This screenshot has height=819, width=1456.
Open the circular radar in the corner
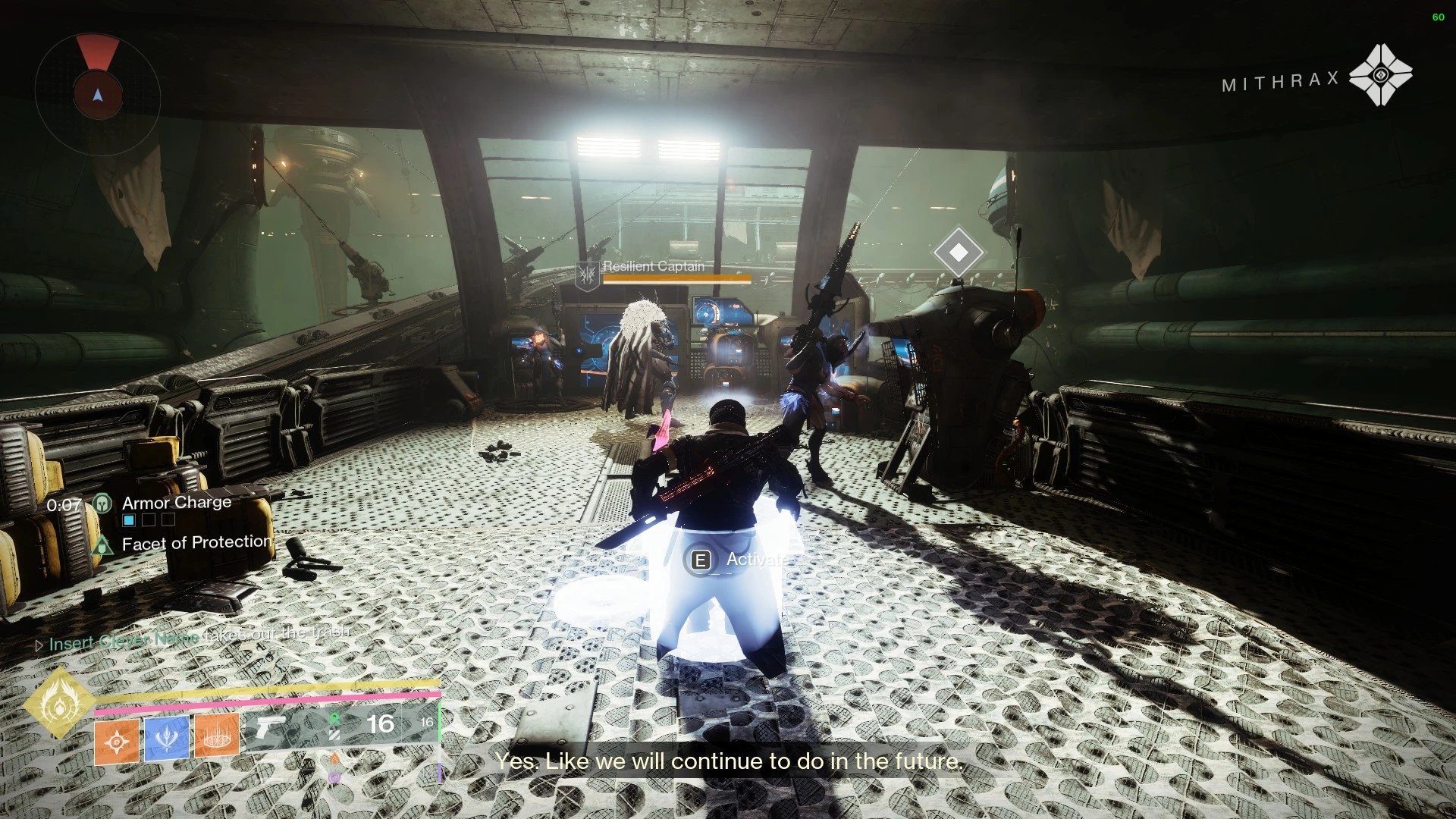[97, 94]
